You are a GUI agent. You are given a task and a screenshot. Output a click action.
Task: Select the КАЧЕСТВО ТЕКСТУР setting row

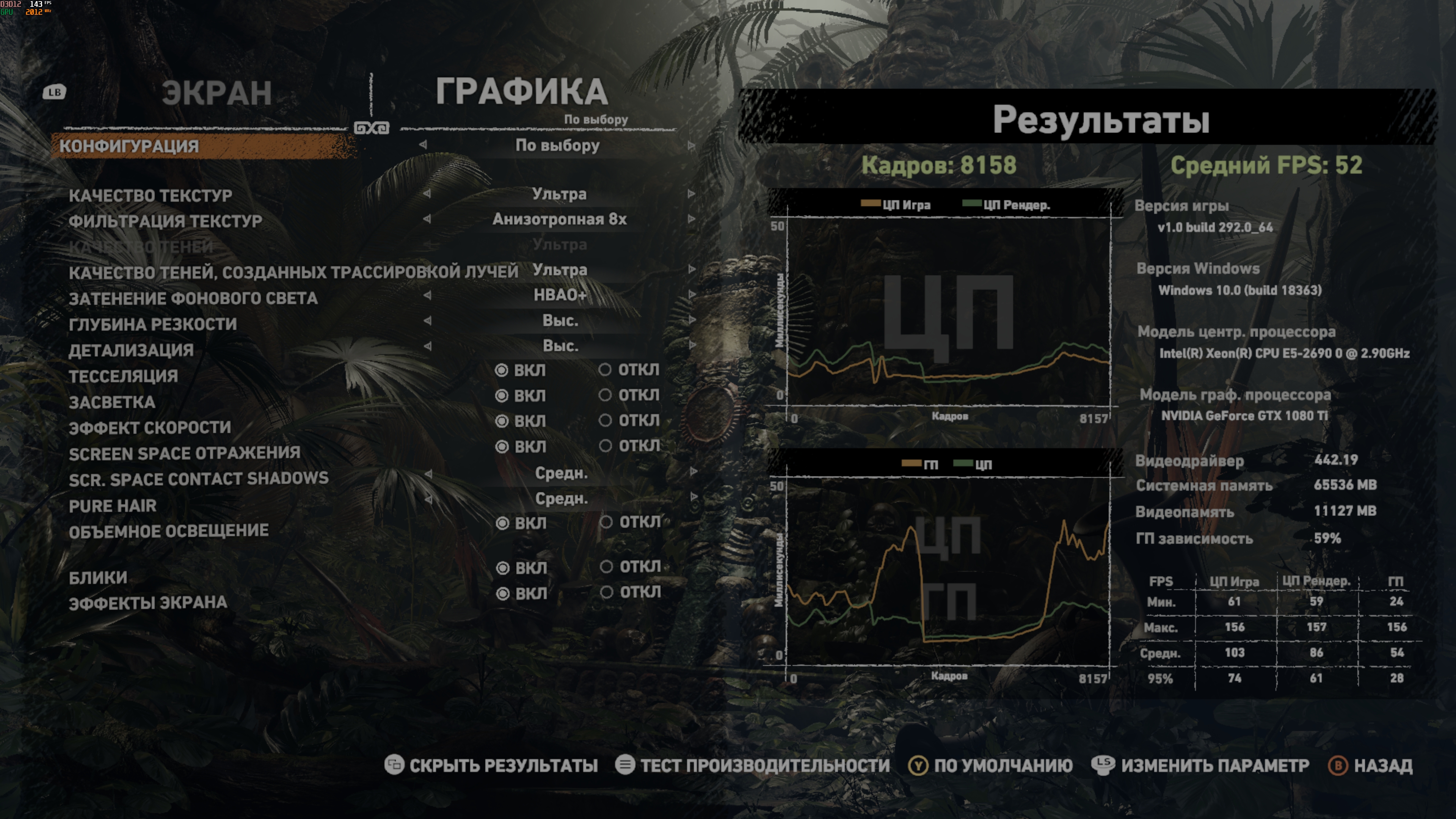click(151, 196)
